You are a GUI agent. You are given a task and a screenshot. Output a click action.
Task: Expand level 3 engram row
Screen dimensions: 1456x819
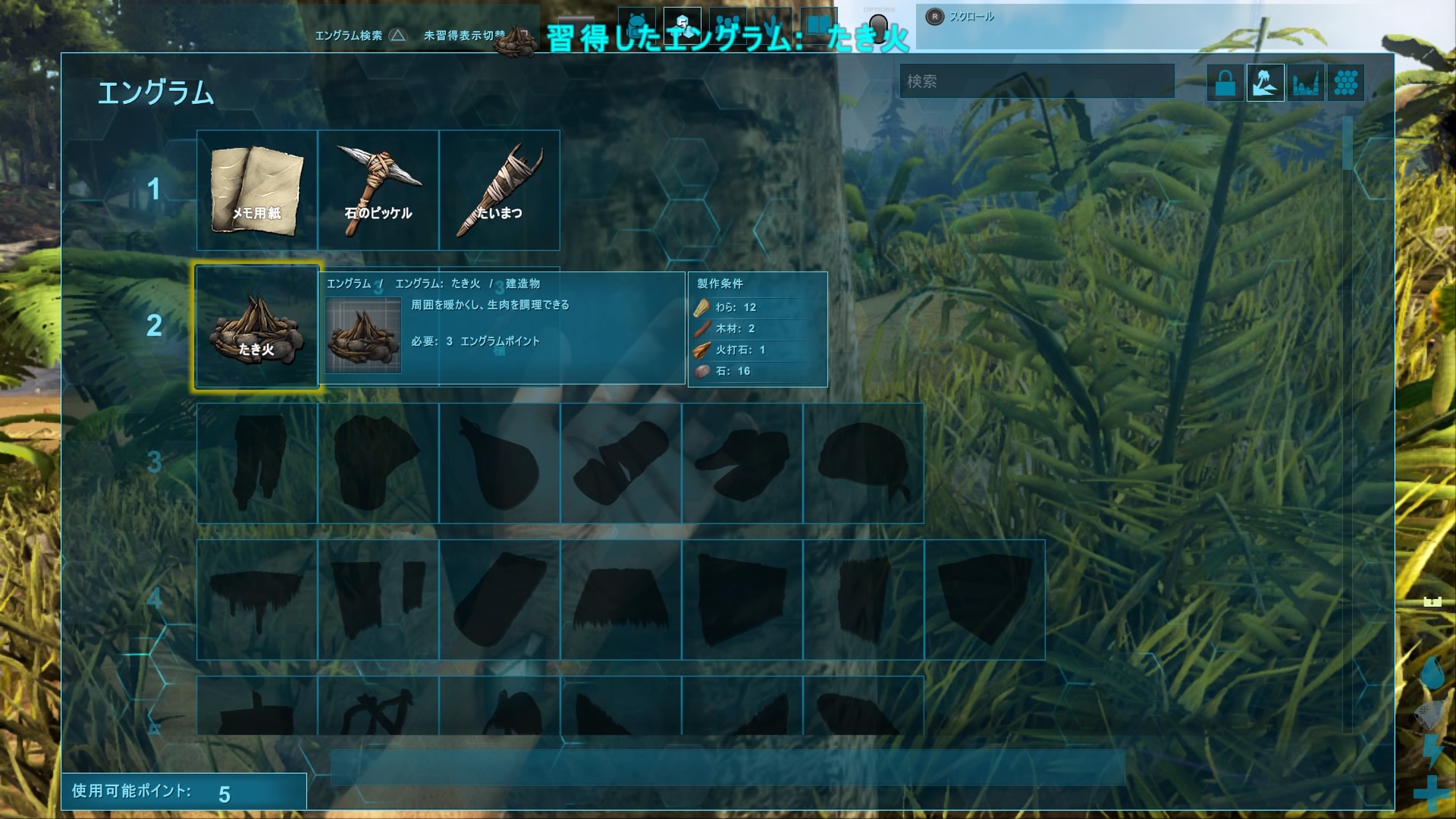(154, 463)
